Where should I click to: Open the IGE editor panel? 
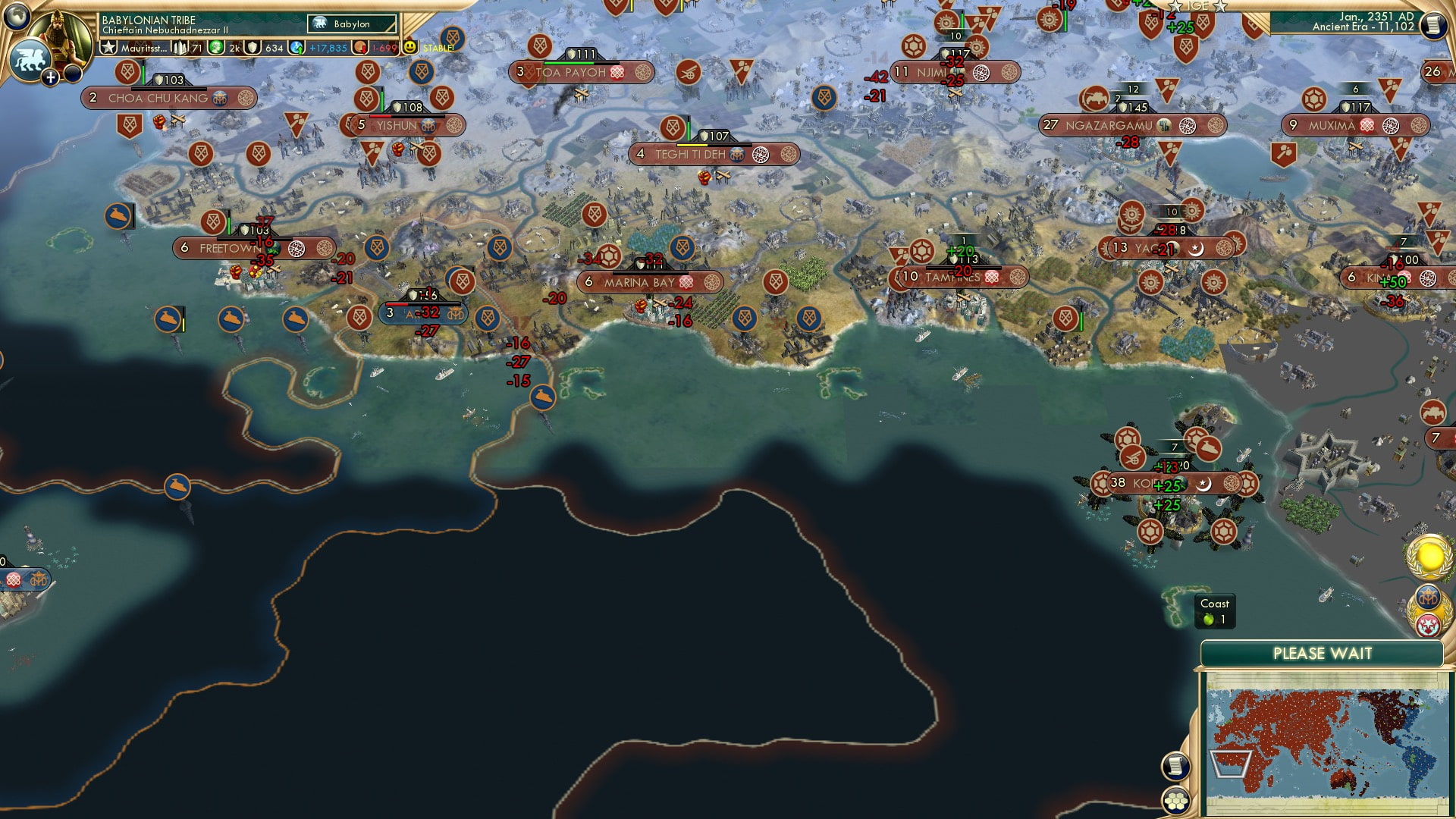[1197, 6]
